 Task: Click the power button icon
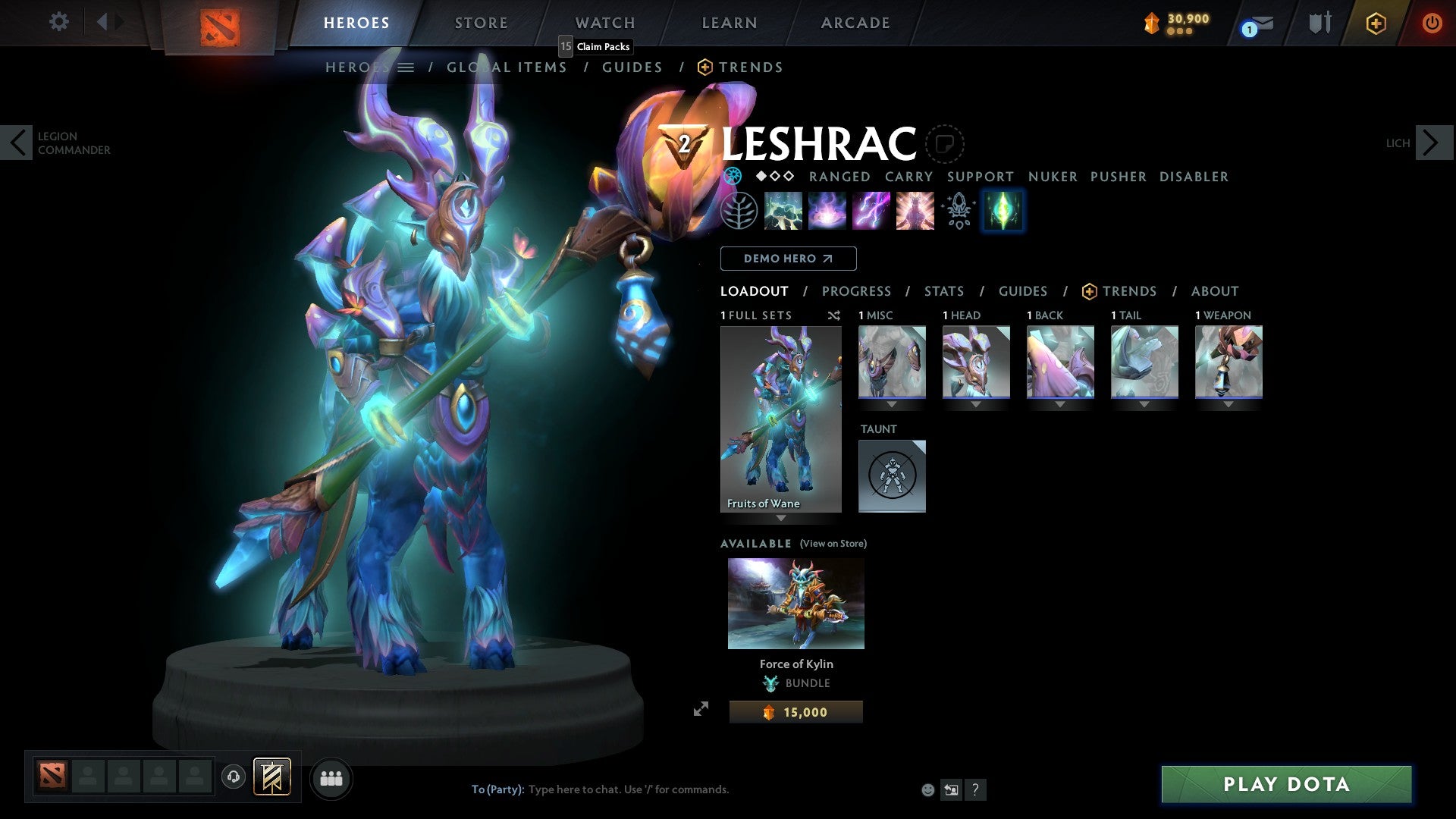tap(1432, 23)
